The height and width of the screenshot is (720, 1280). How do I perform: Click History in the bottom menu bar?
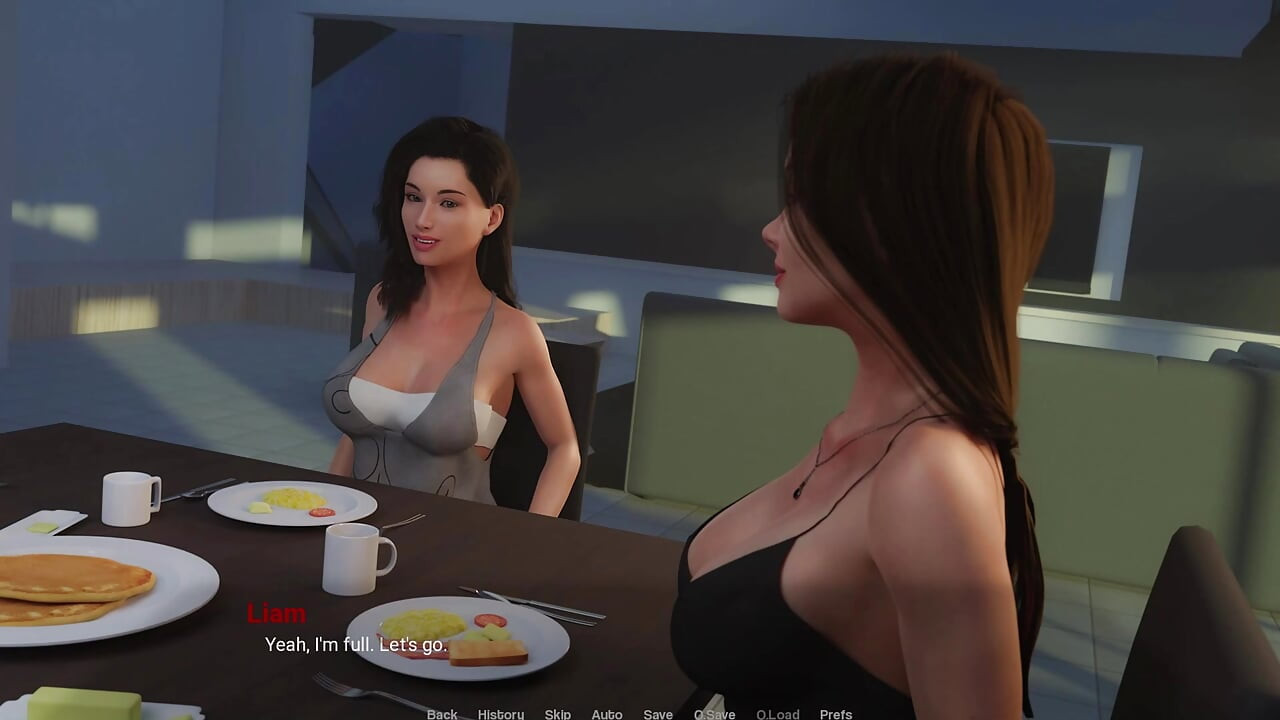pyautogui.click(x=500, y=714)
